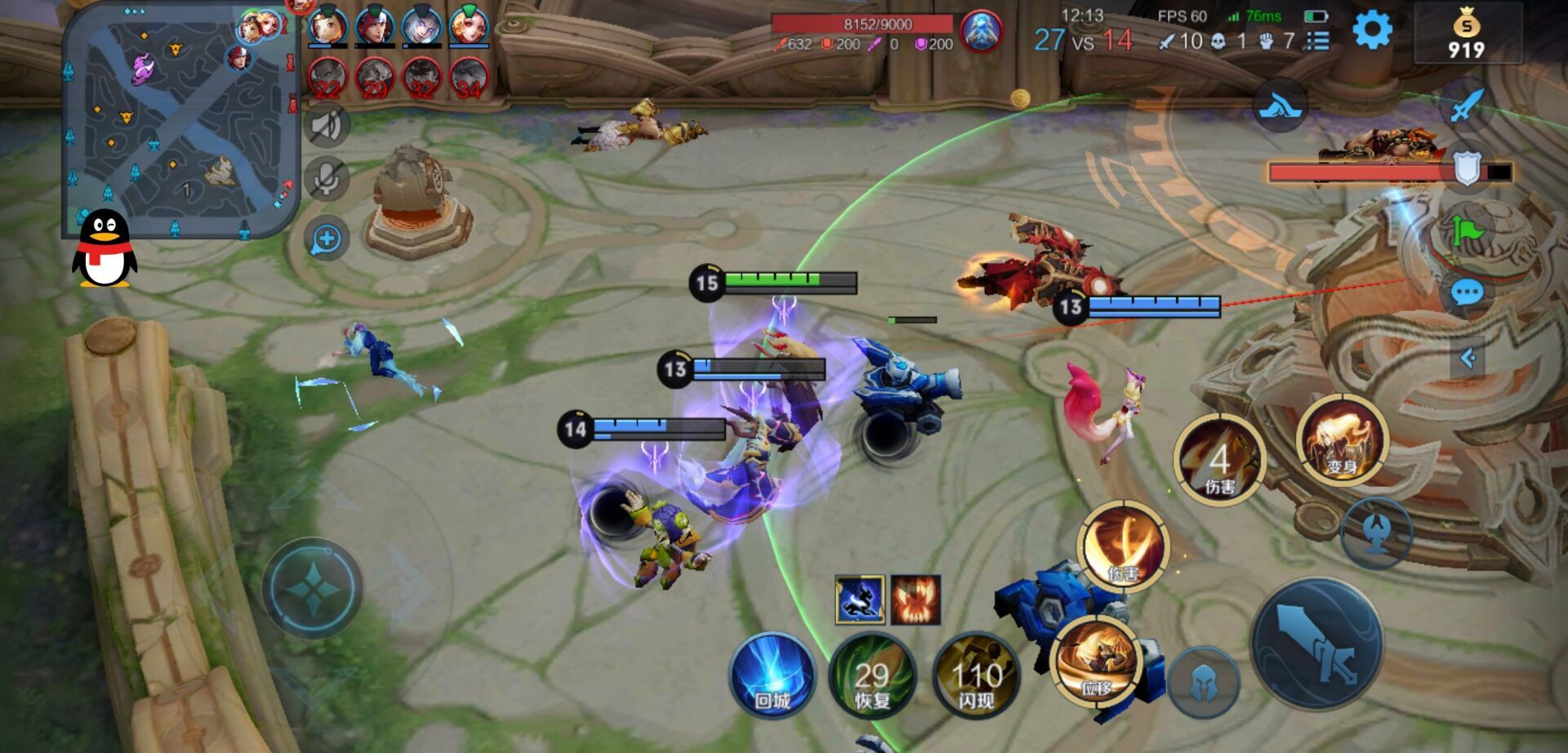Send the green flag gather signal
Screen dimensions: 1568x753
click(1467, 232)
